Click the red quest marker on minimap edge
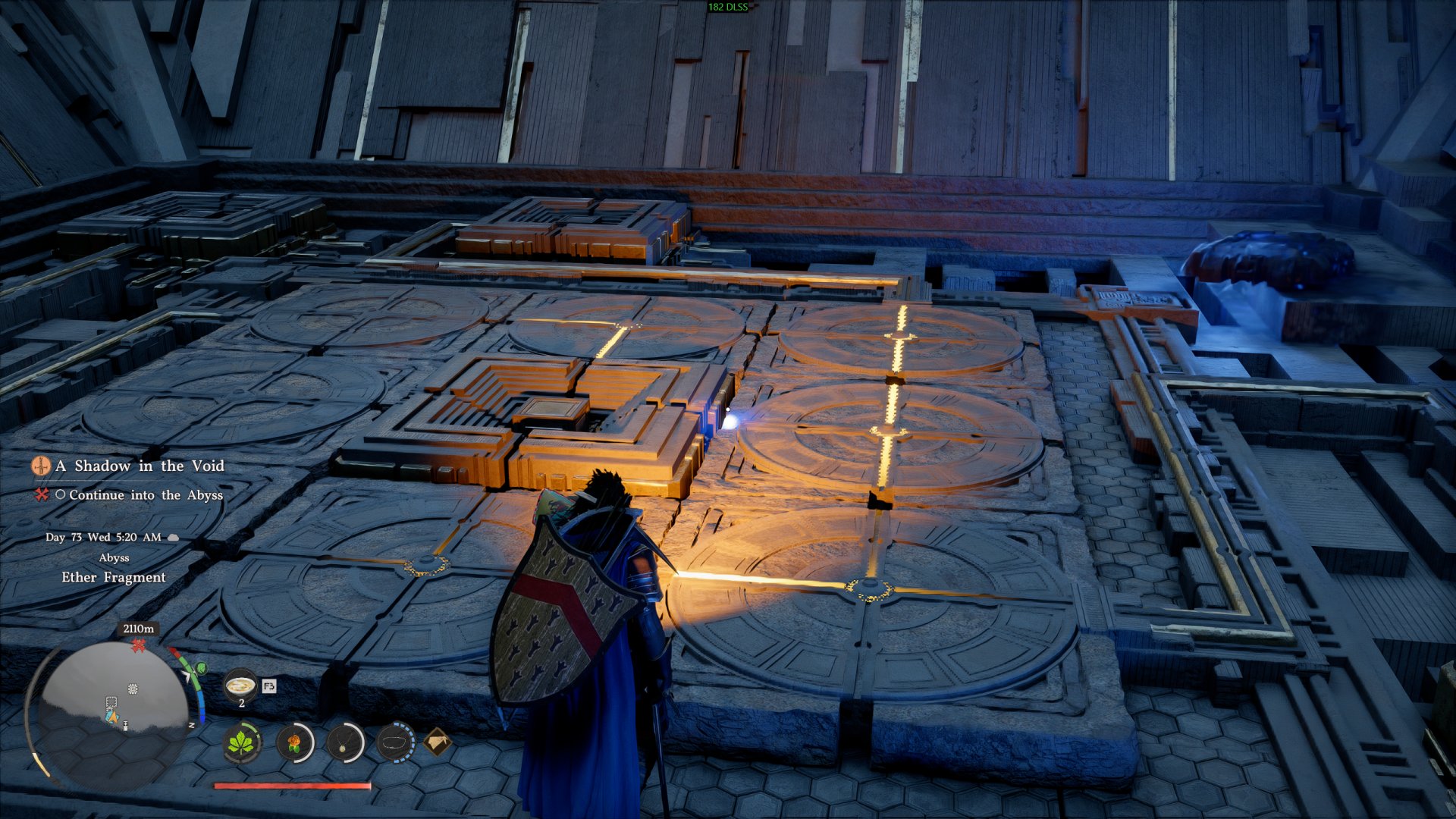 tap(138, 645)
